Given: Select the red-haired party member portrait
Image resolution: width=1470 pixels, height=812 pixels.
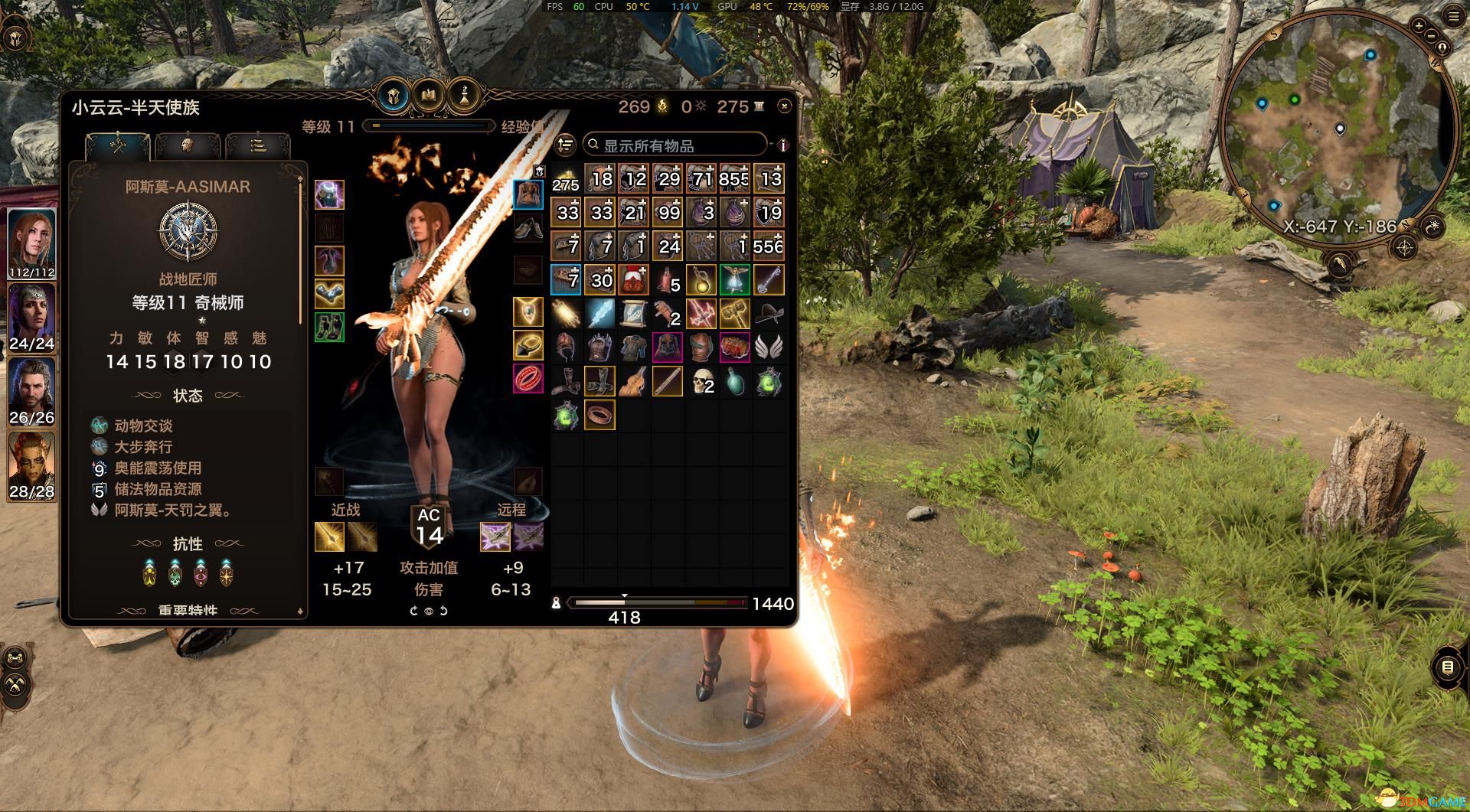Looking at the screenshot, I should tap(31, 241).
